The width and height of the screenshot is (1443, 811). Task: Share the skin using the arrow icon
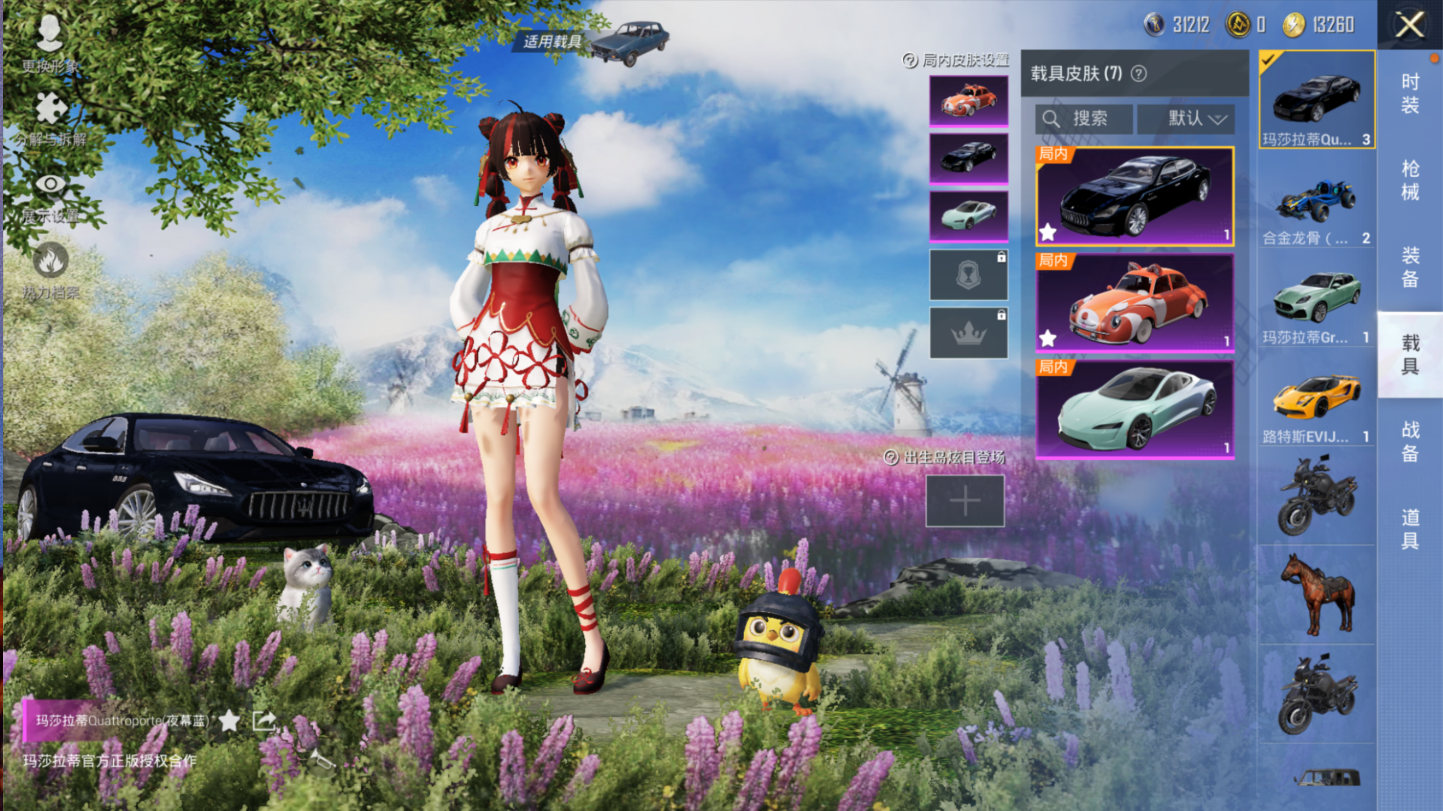coord(264,720)
